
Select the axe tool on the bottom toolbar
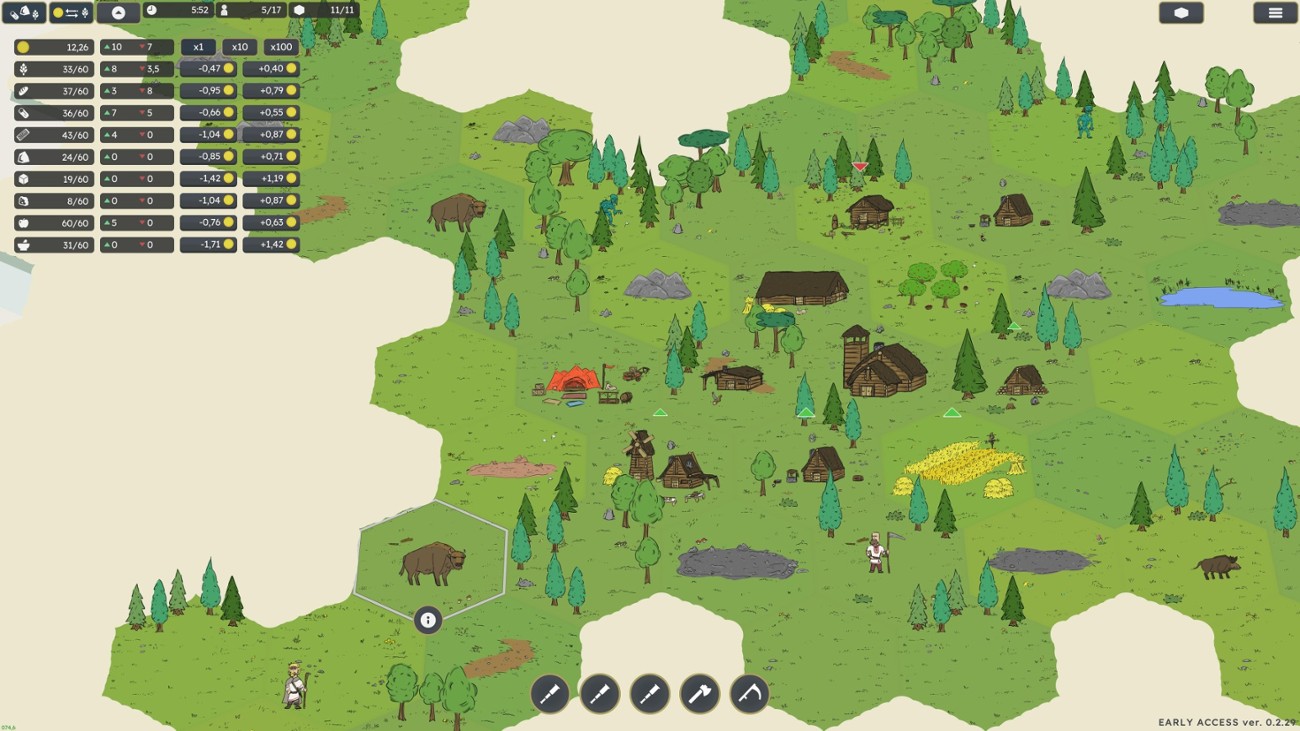coord(700,695)
